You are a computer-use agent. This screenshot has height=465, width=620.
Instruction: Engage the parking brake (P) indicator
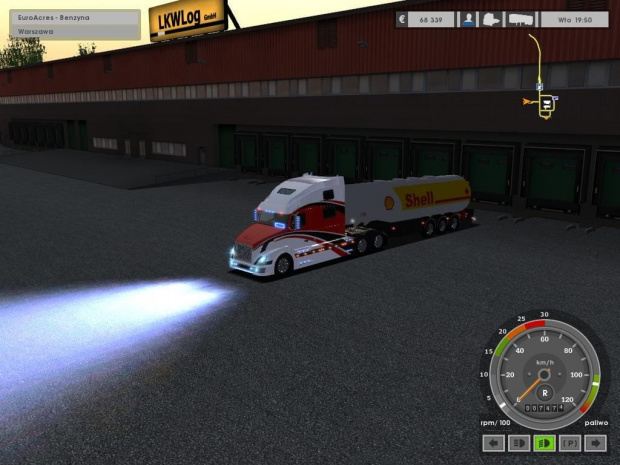571,443
